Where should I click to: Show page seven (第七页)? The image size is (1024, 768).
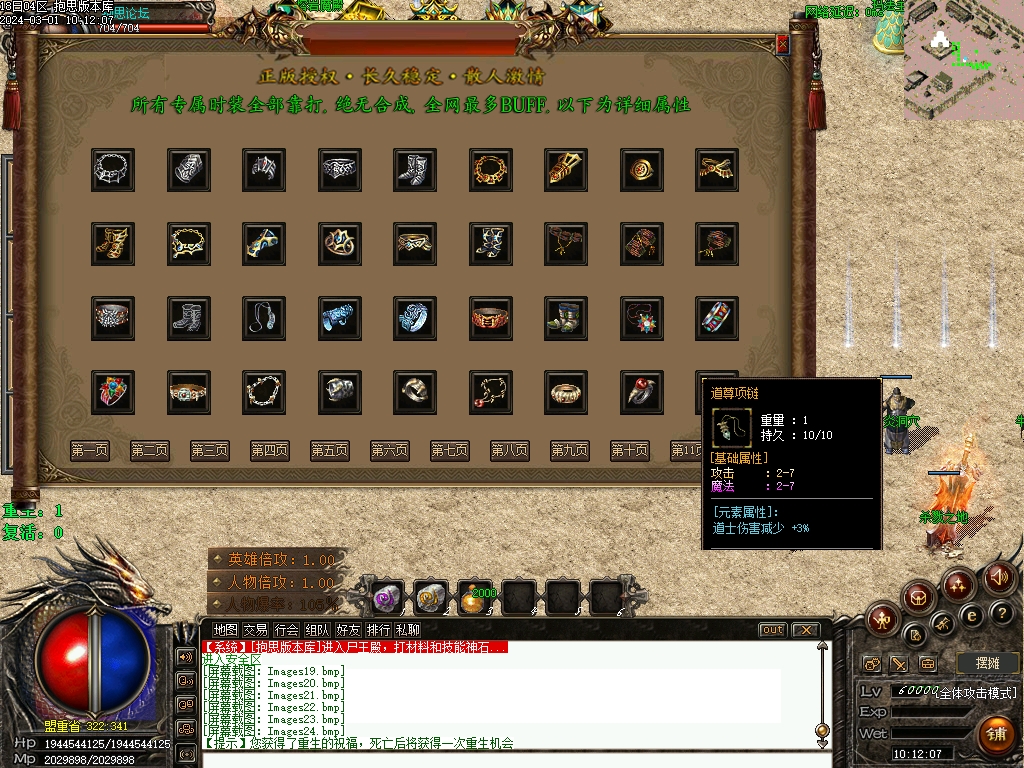click(x=450, y=451)
